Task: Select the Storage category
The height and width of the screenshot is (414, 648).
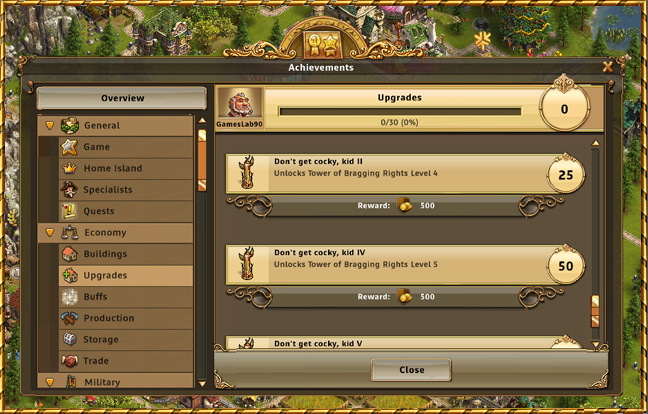Action: (x=101, y=340)
